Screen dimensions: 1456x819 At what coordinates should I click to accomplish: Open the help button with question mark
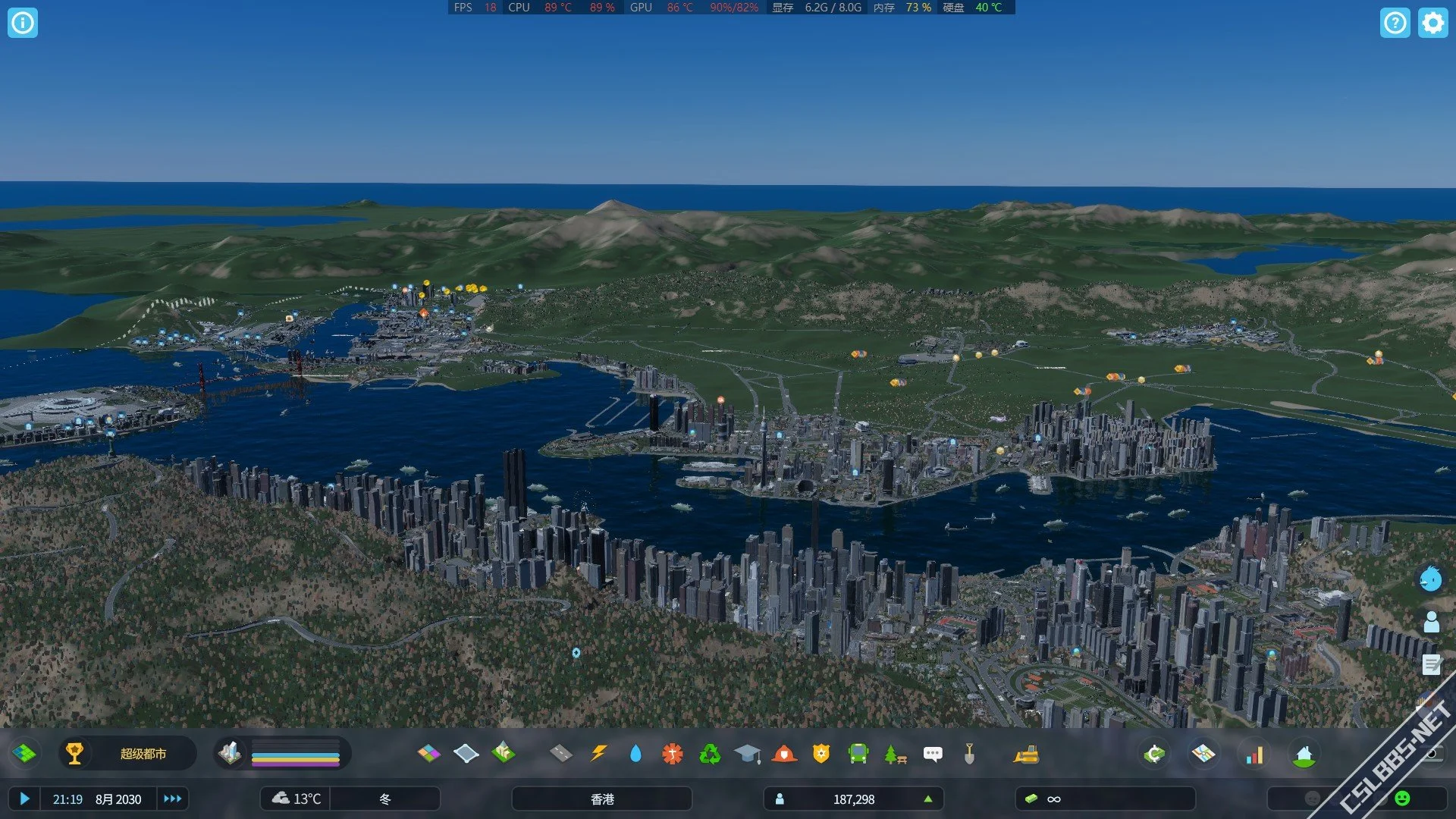click(1395, 23)
